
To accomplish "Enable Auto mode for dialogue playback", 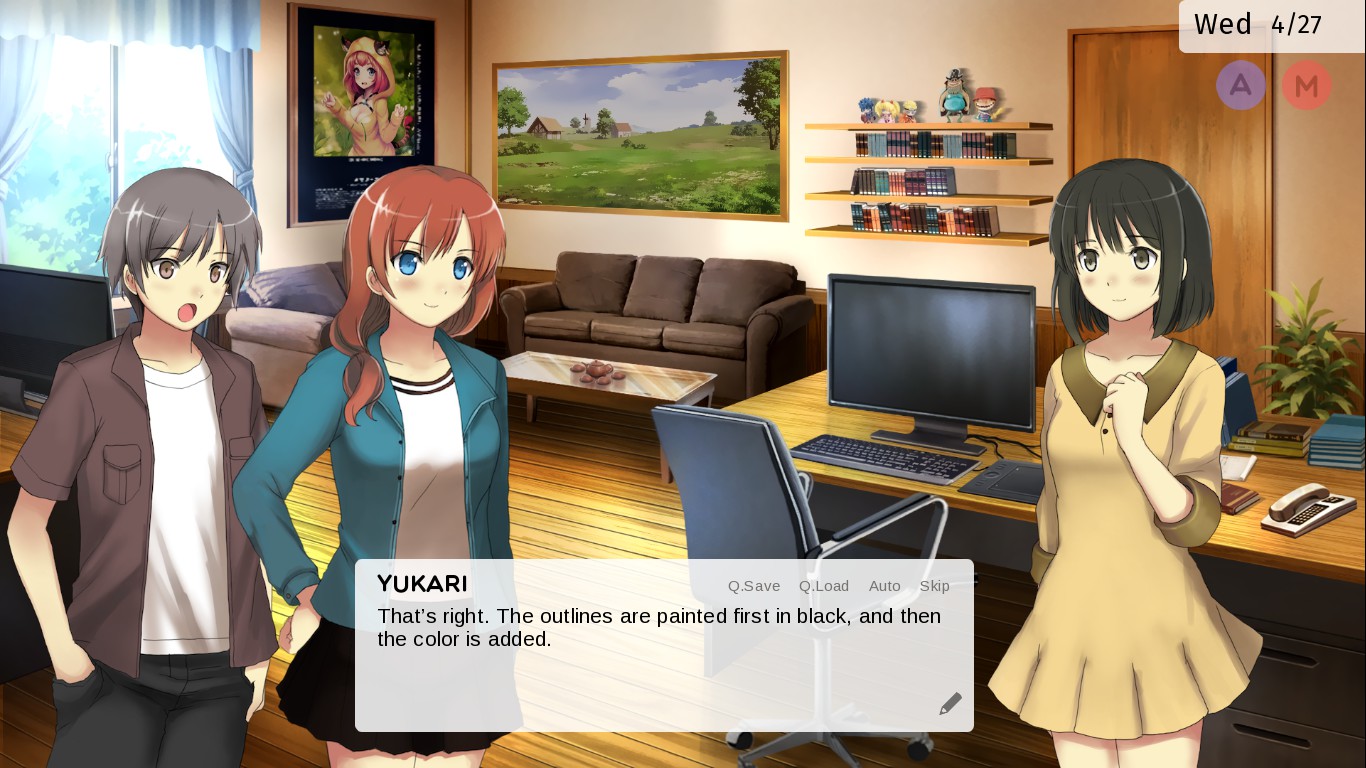I will (x=884, y=586).
